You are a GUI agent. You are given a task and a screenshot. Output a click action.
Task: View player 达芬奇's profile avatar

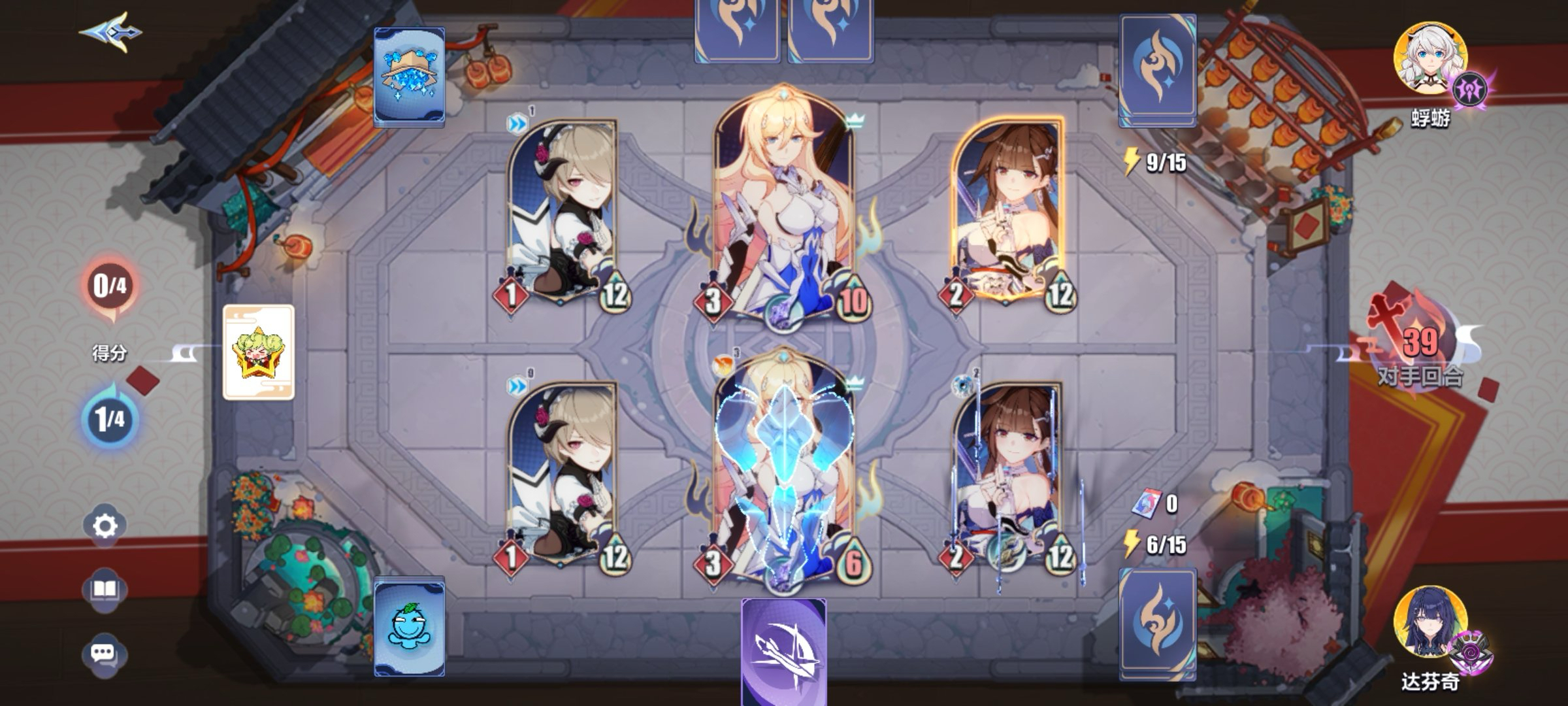(1429, 623)
